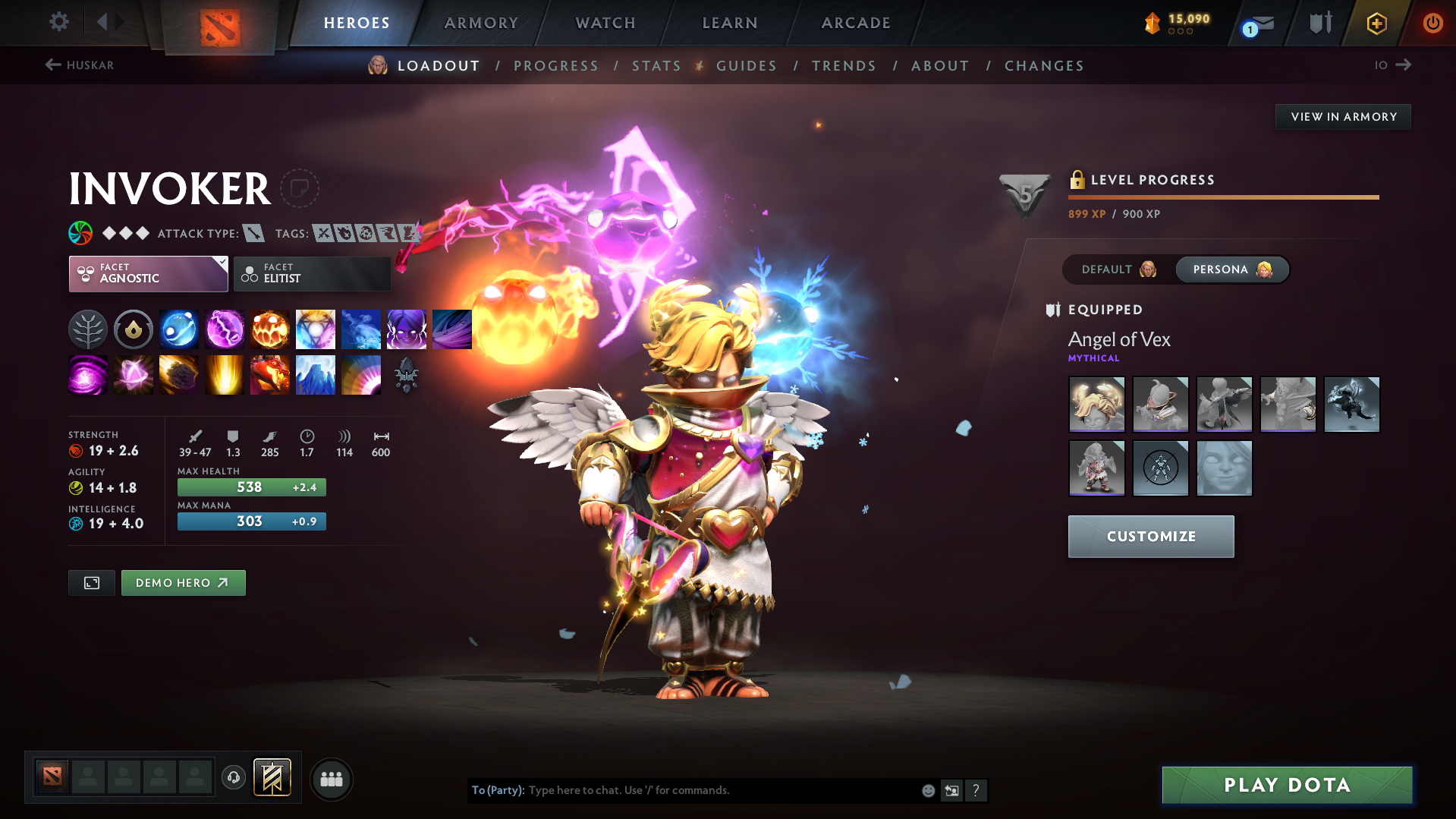
Task: Switch to the Persona appearance toggle
Action: [1231, 269]
